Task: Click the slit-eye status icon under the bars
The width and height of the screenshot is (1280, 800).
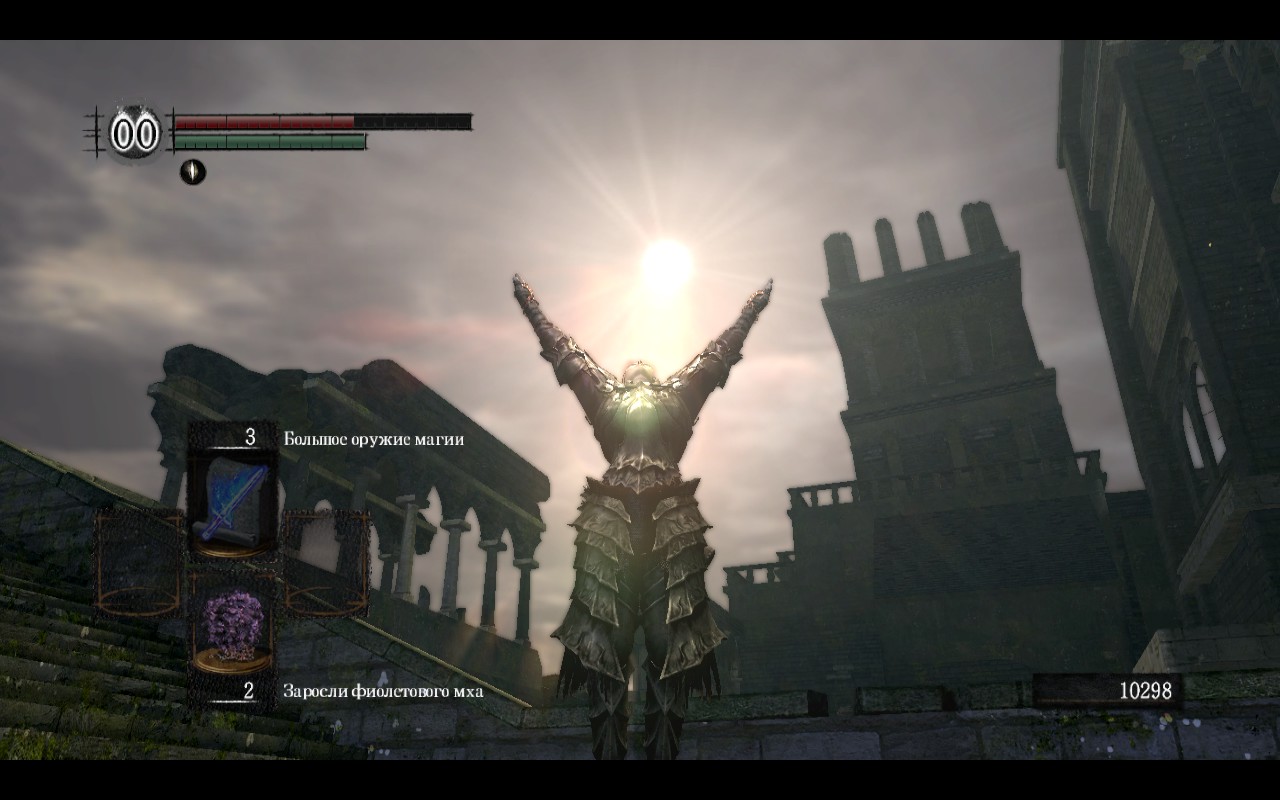Action: tap(192, 172)
